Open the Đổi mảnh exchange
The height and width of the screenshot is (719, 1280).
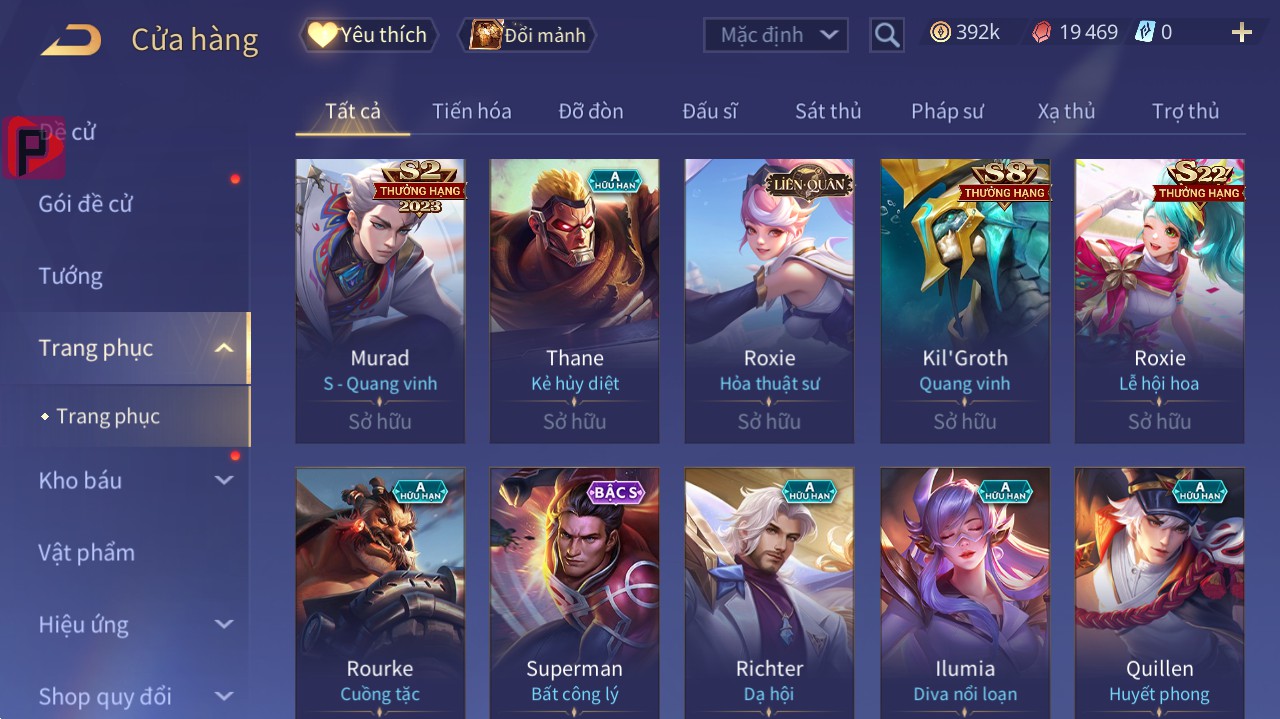coord(527,35)
